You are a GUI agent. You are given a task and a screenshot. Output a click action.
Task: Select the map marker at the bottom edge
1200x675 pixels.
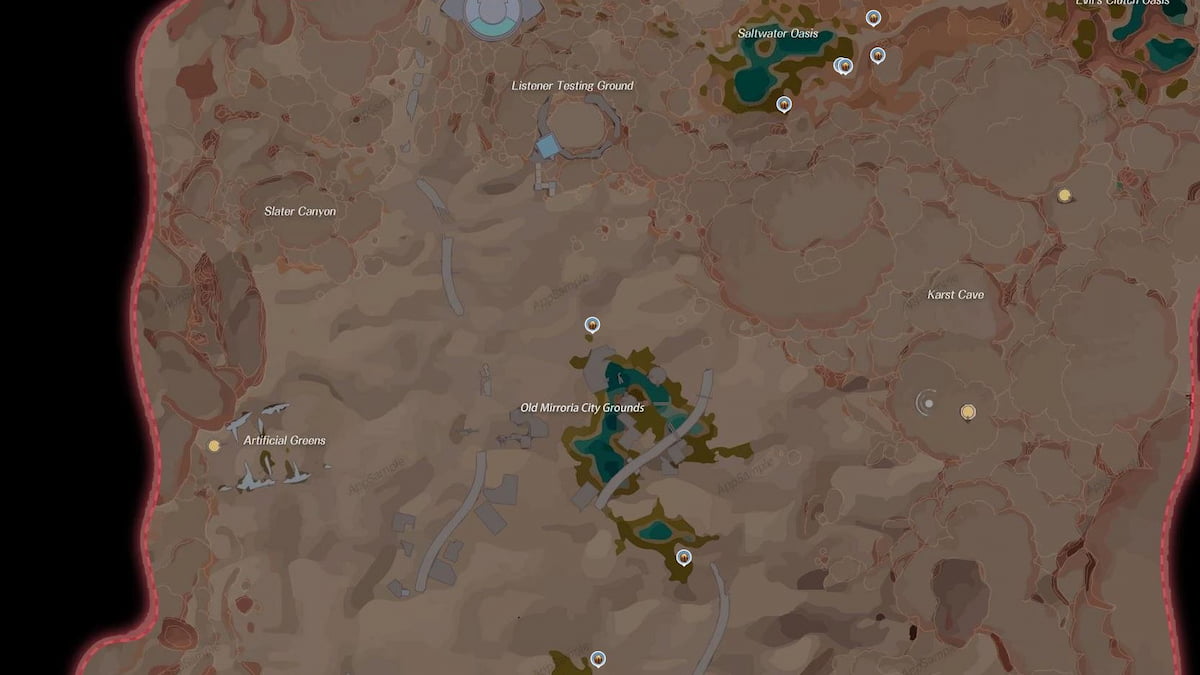598,658
